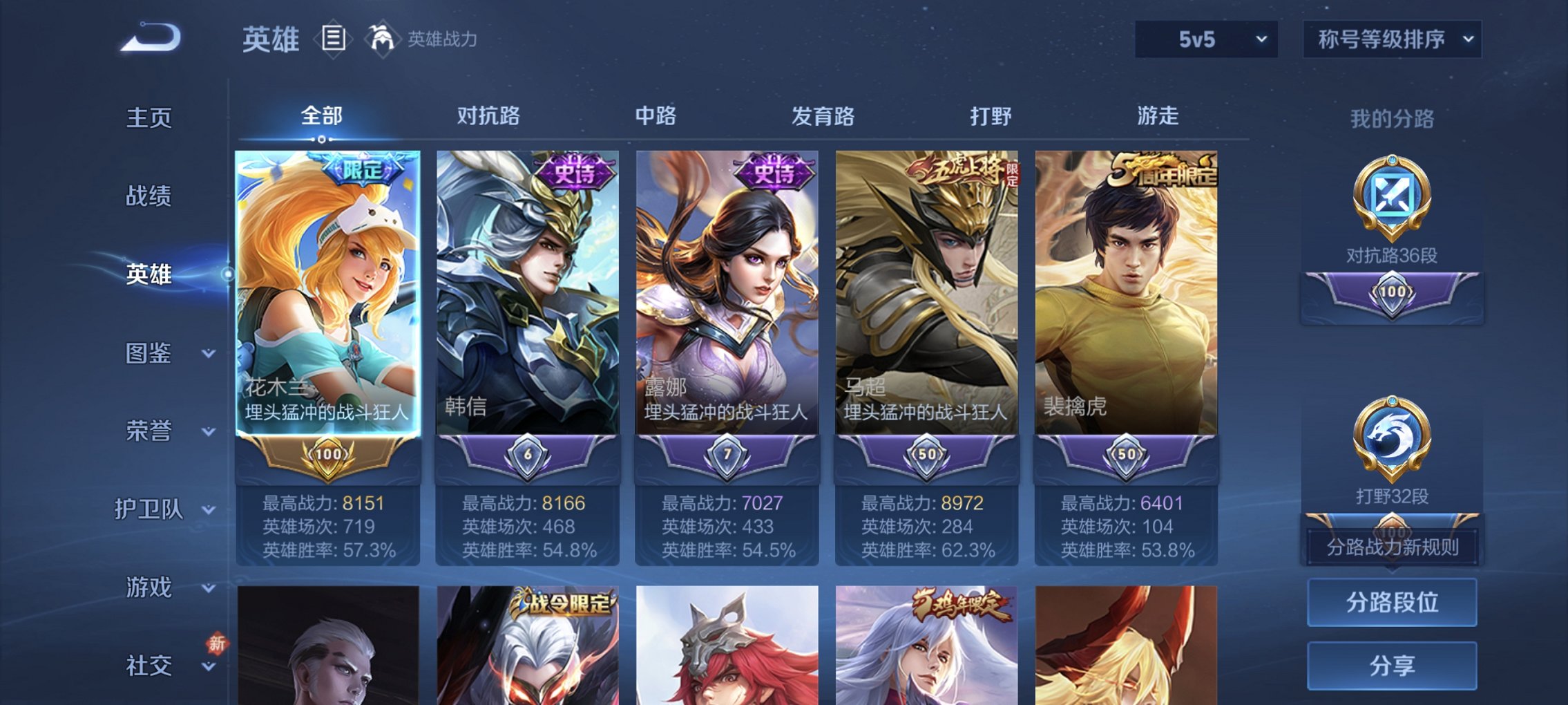Switch to the 打野 hero tab

click(988, 117)
